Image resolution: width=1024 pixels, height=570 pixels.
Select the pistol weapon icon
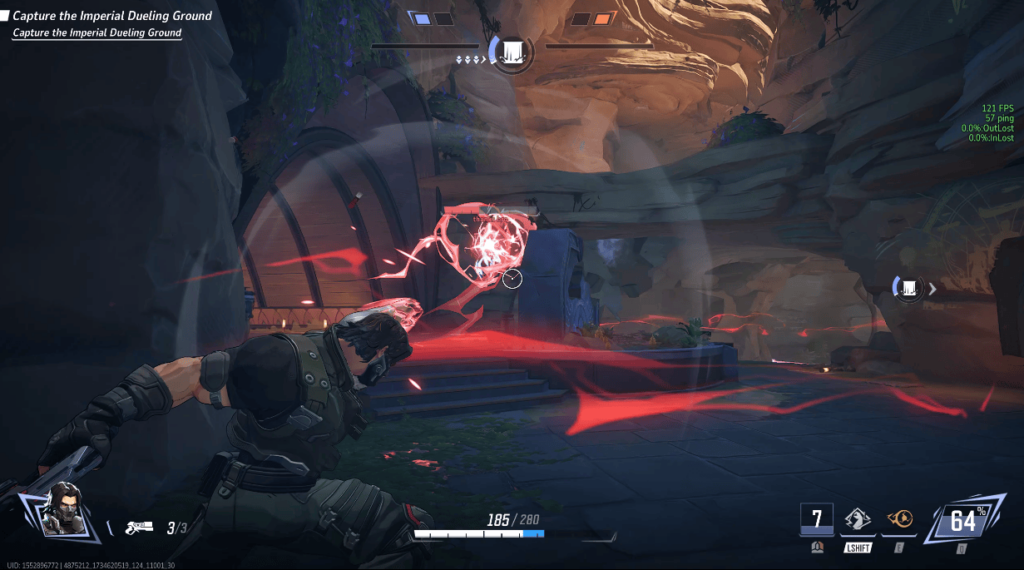tap(139, 527)
